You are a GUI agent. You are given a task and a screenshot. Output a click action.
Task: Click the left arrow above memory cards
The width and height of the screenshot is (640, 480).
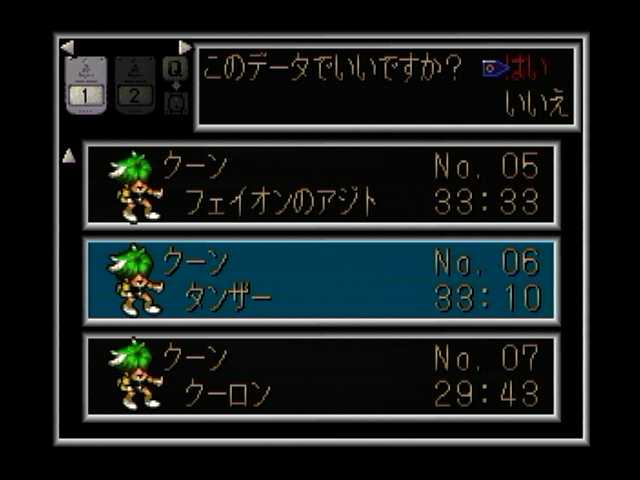[x=67, y=47]
